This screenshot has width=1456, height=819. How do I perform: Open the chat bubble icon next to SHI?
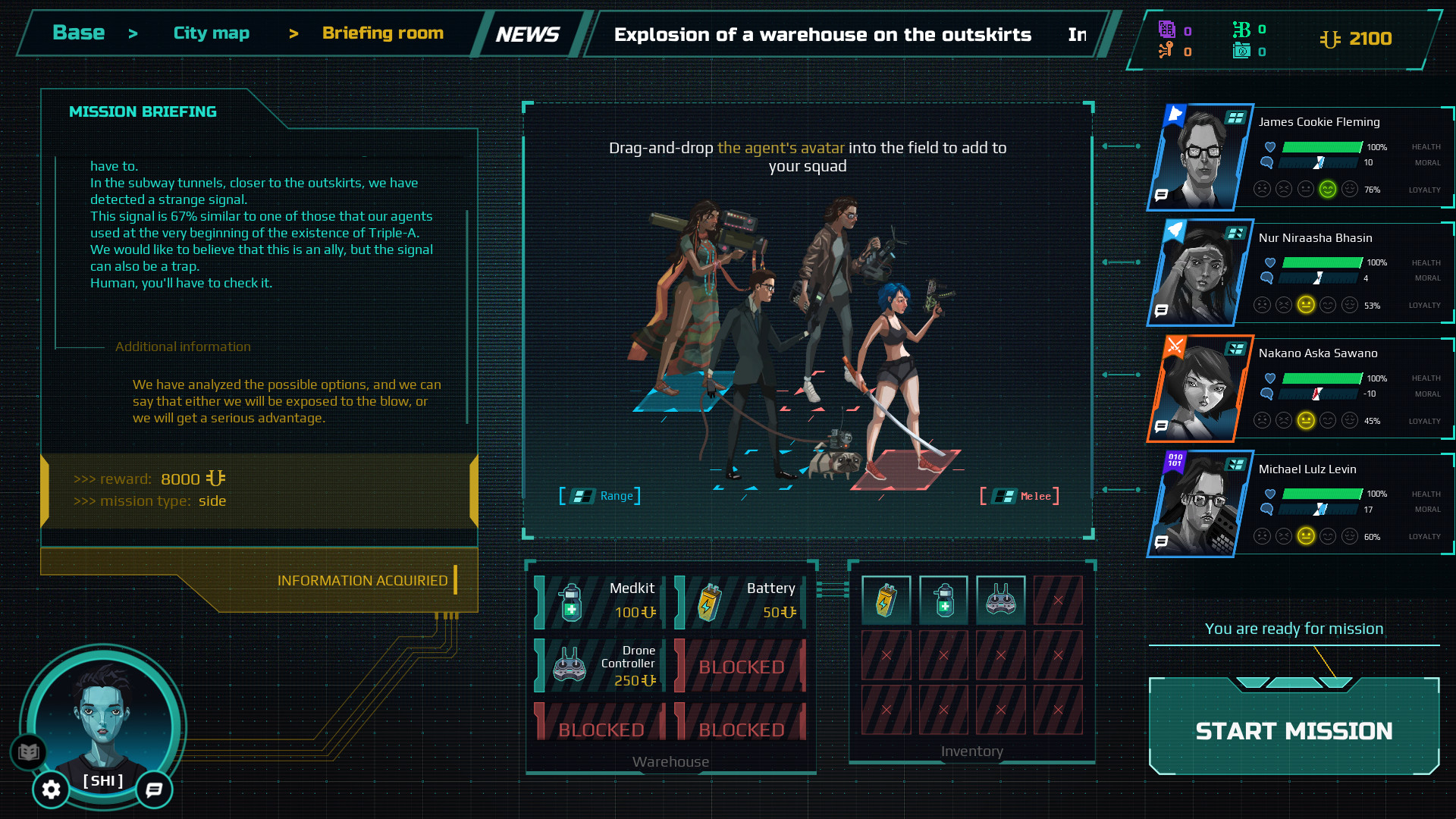point(153,790)
